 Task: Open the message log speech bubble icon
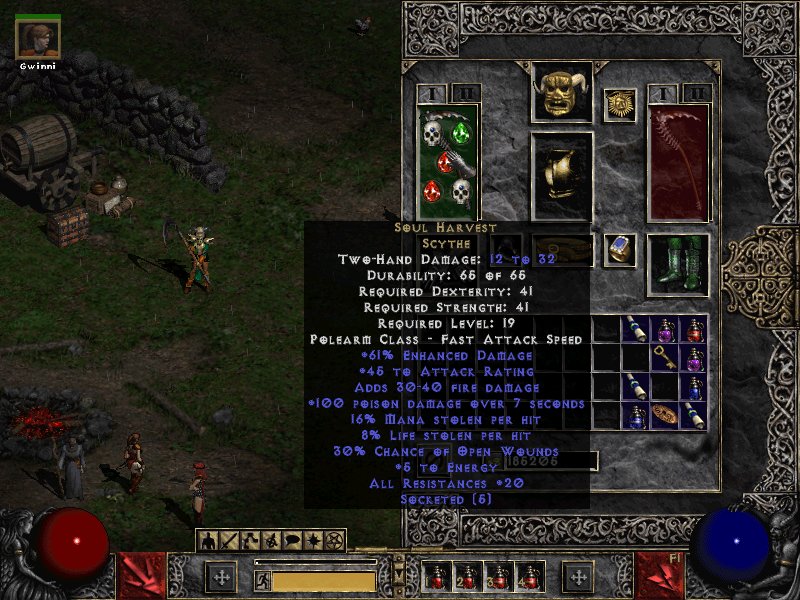[293, 541]
